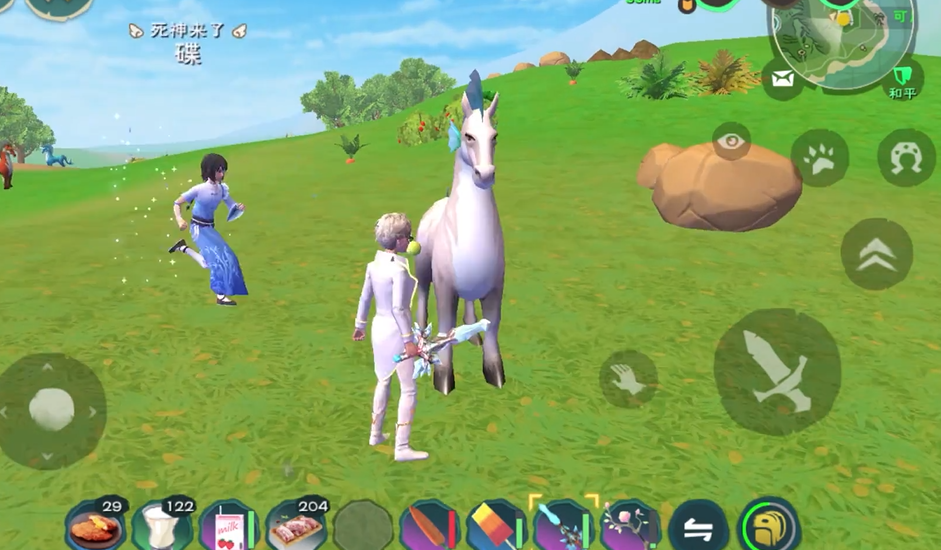Open the mail envelope icon
941x550 pixels.
783,78
